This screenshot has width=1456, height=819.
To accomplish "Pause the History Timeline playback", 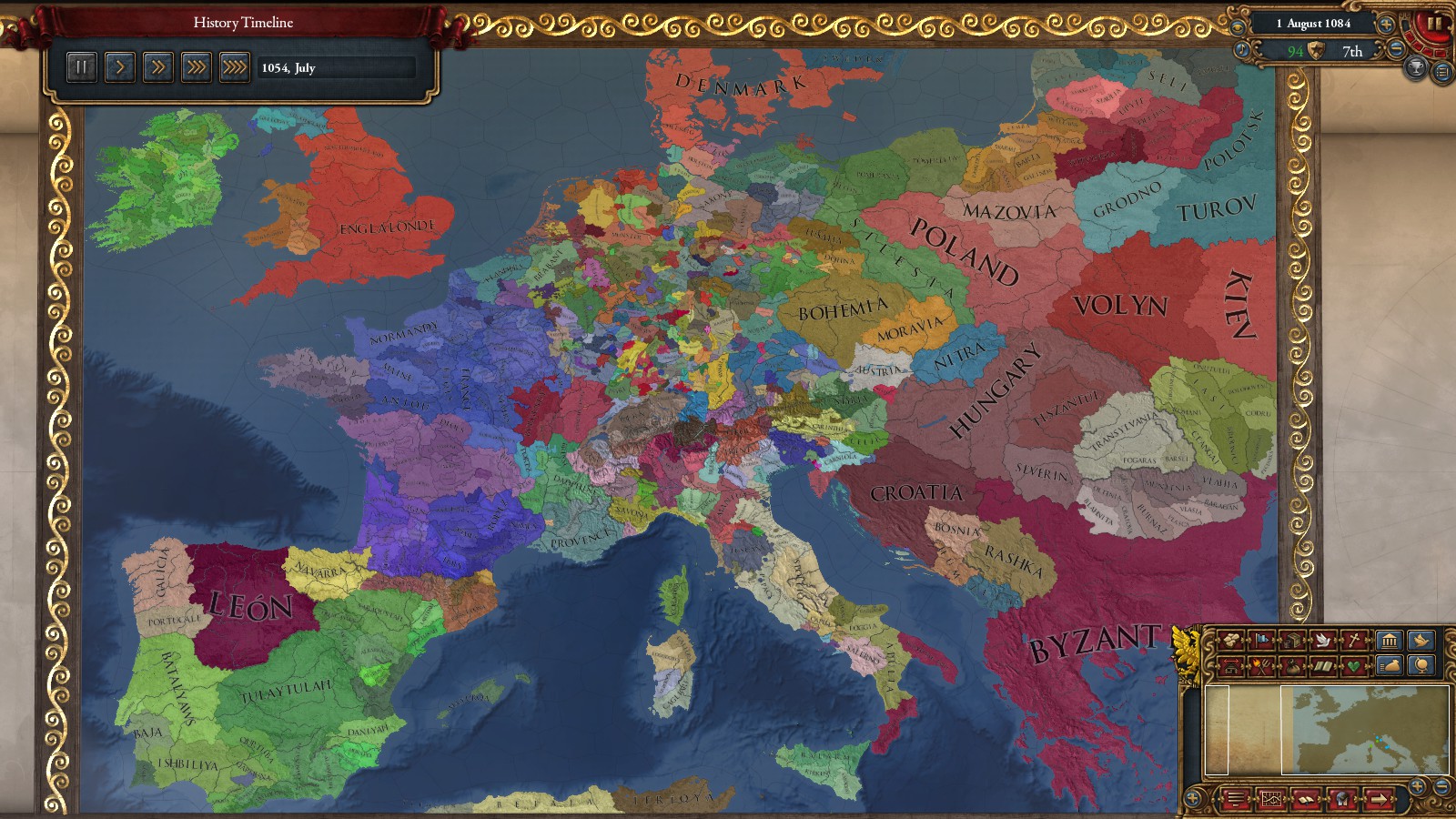I will pyautogui.click(x=81, y=66).
